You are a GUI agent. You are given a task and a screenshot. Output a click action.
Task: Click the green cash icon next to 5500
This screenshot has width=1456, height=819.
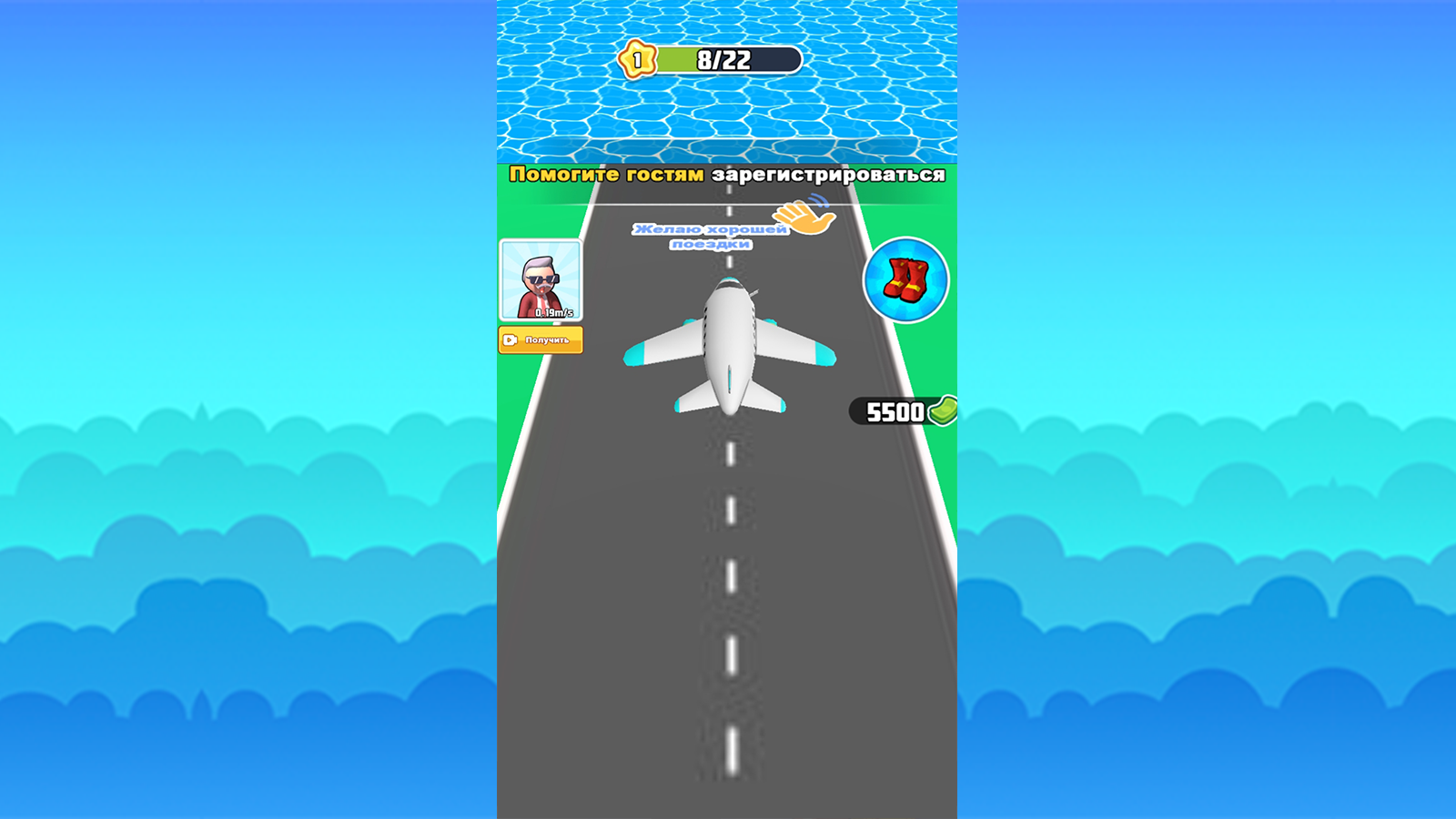click(941, 412)
